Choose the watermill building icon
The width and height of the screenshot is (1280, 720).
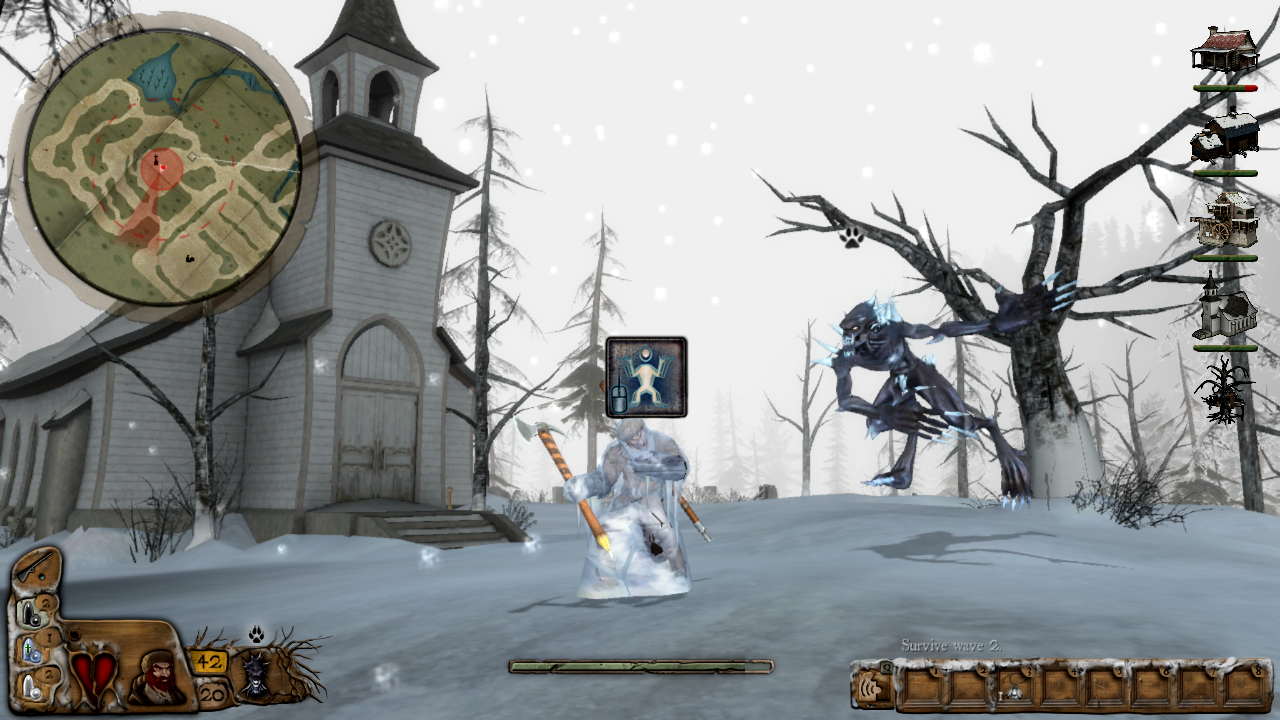(x=1224, y=221)
